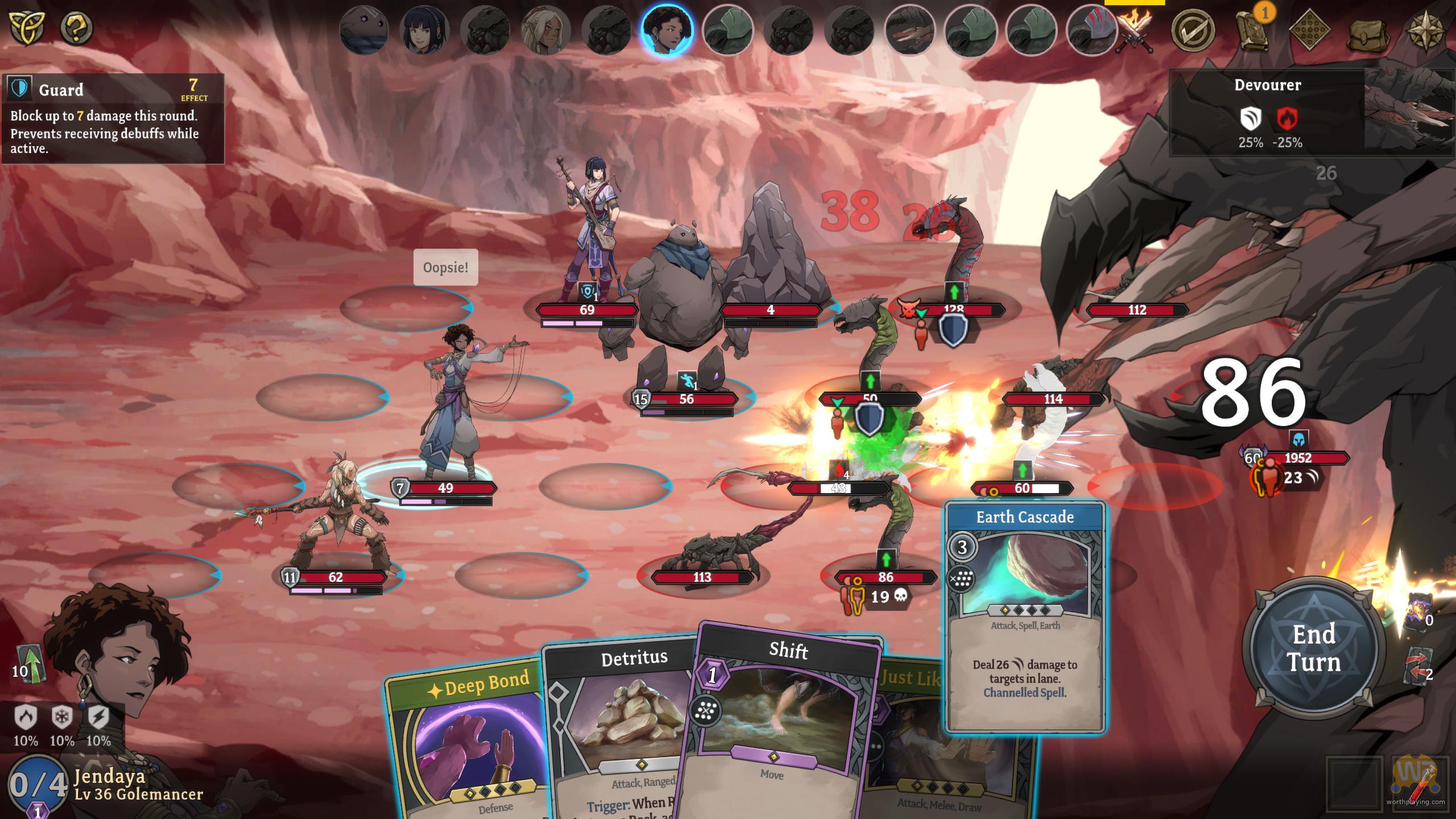1456x819 pixels.
Task: Open the question mark help button
Action: click(x=77, y=27)
